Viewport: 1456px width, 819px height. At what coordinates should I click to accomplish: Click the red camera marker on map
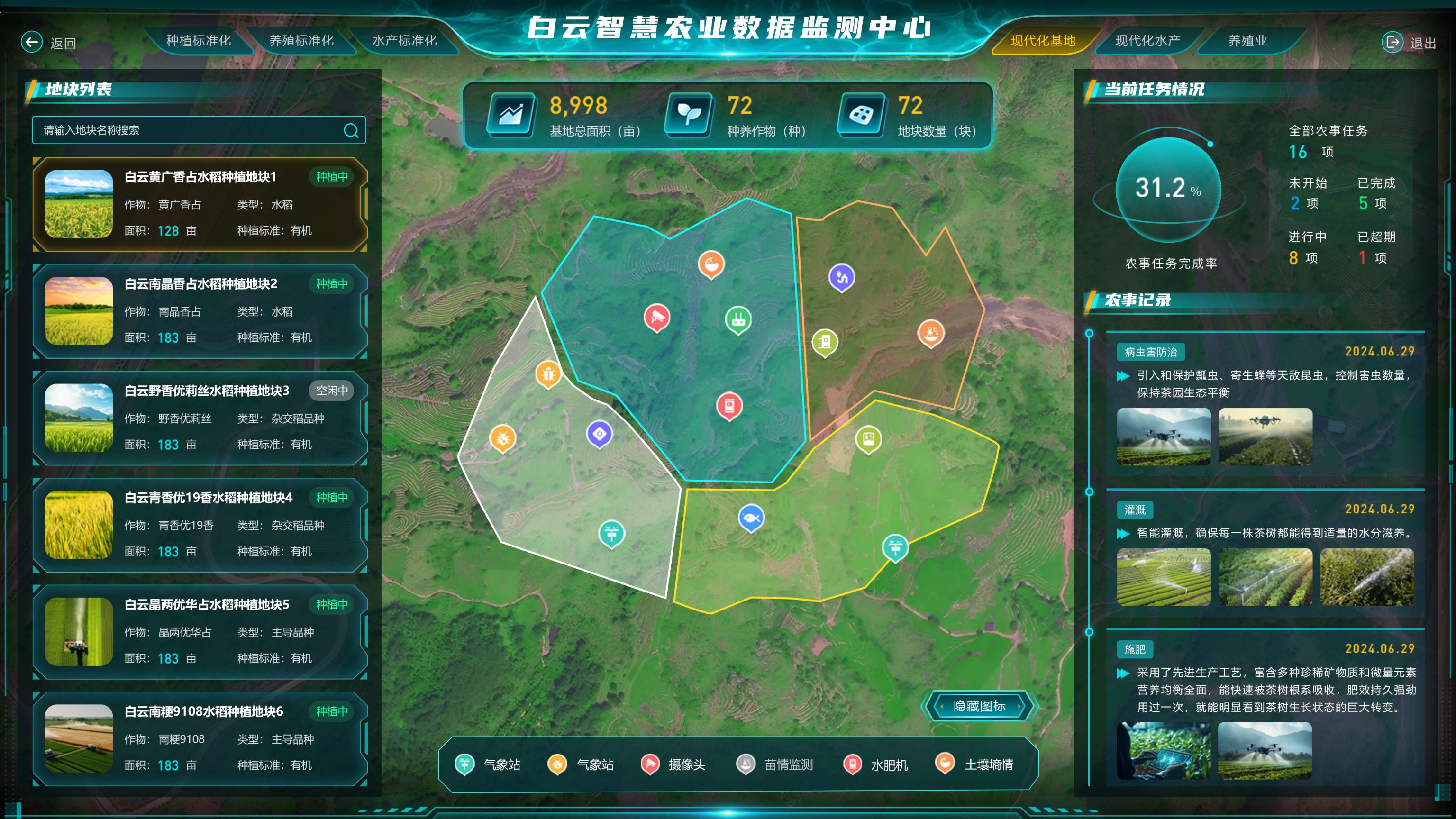click(657, 317)
